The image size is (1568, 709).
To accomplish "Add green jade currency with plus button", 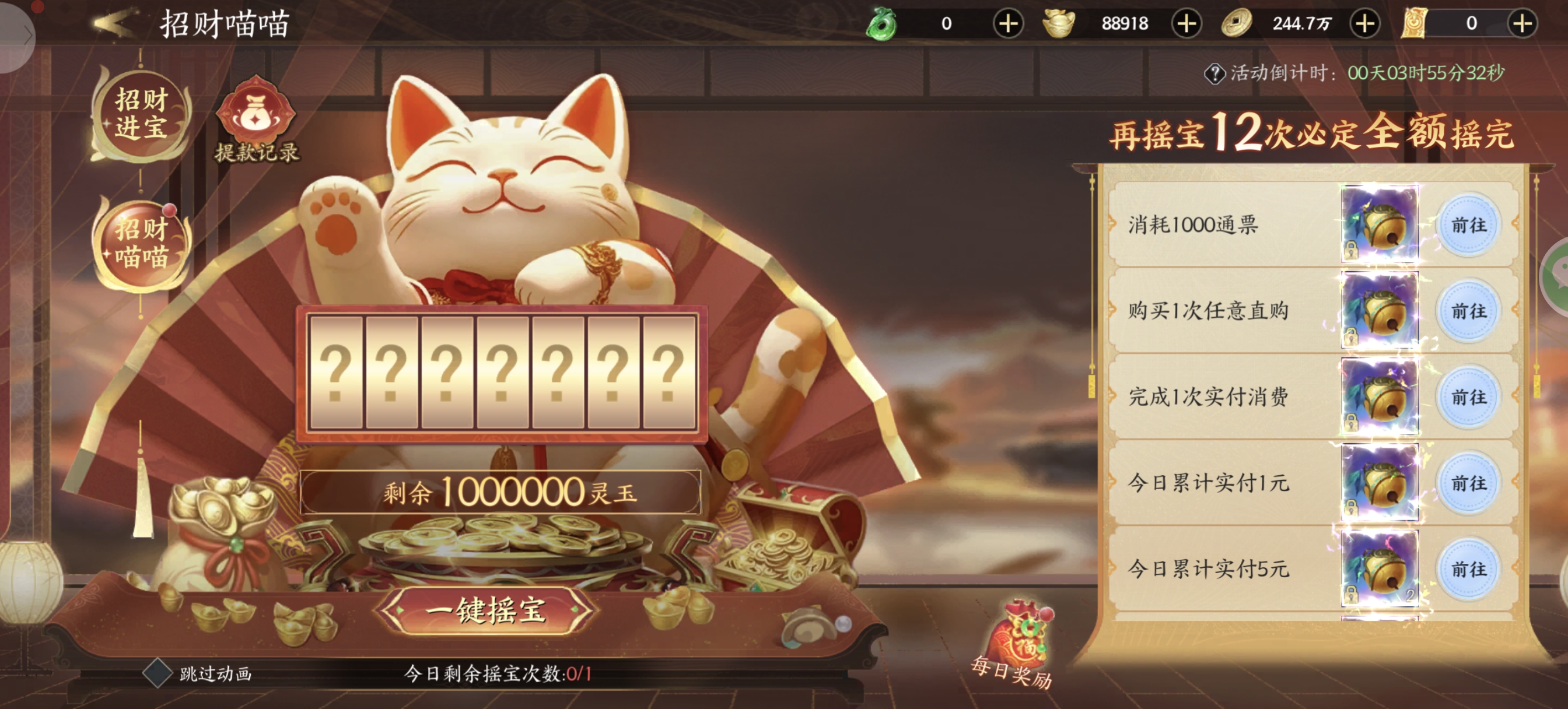I will 1008,24.
